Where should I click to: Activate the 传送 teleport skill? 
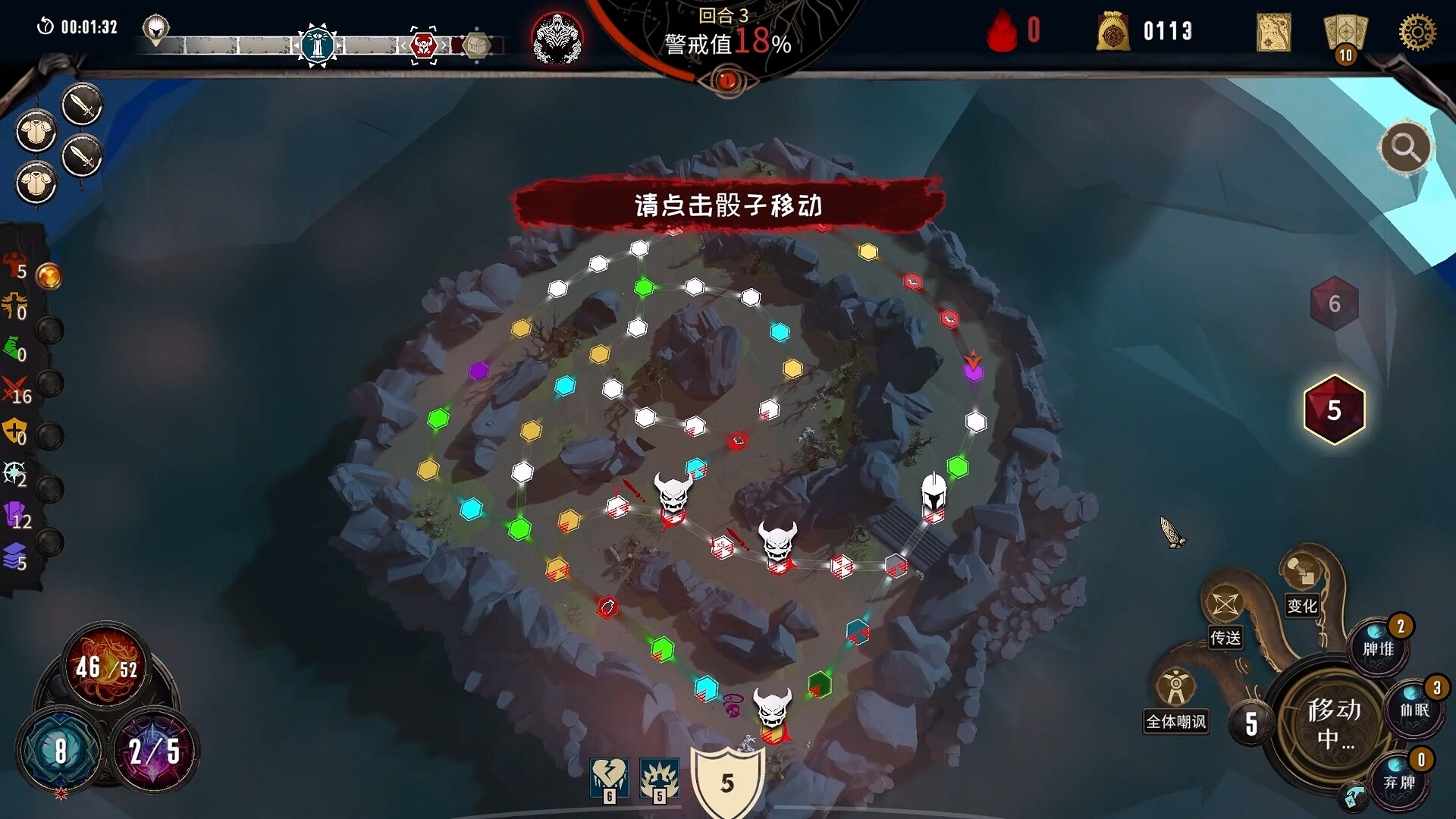[x=1225, y=607]
